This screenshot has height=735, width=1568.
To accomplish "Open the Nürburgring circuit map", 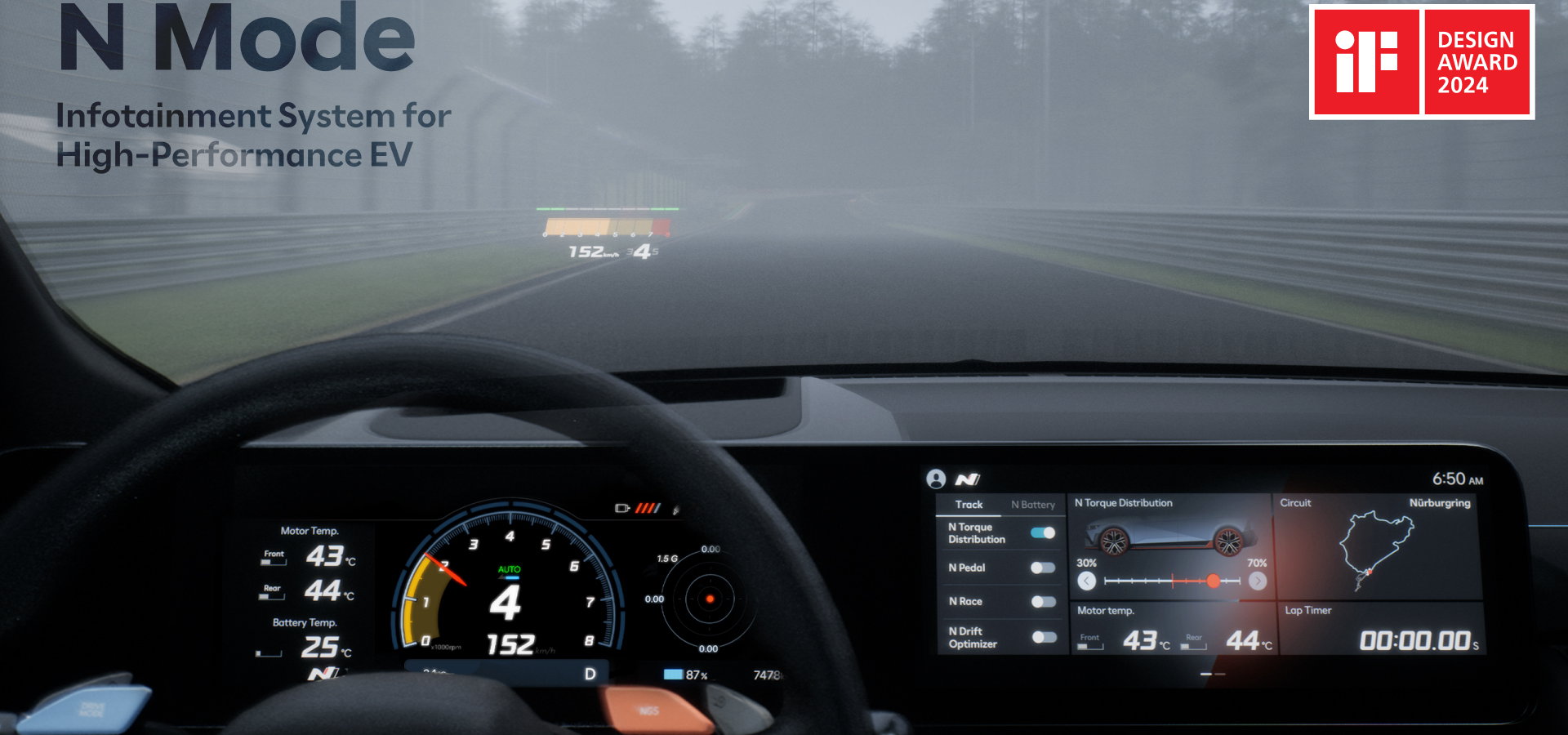I will (x=1376, y=547).
